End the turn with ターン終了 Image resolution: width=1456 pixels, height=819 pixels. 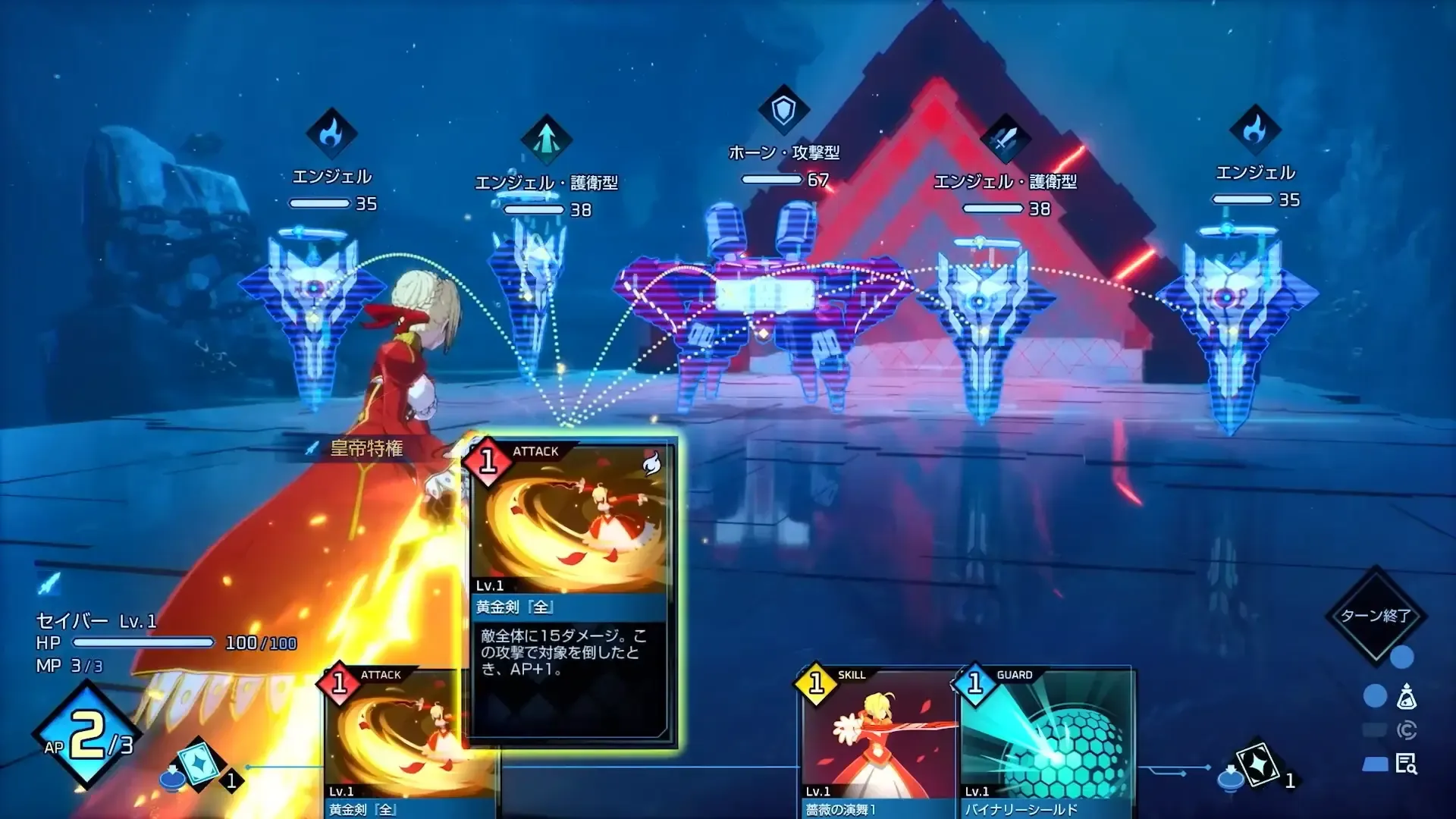point(1375,615)
